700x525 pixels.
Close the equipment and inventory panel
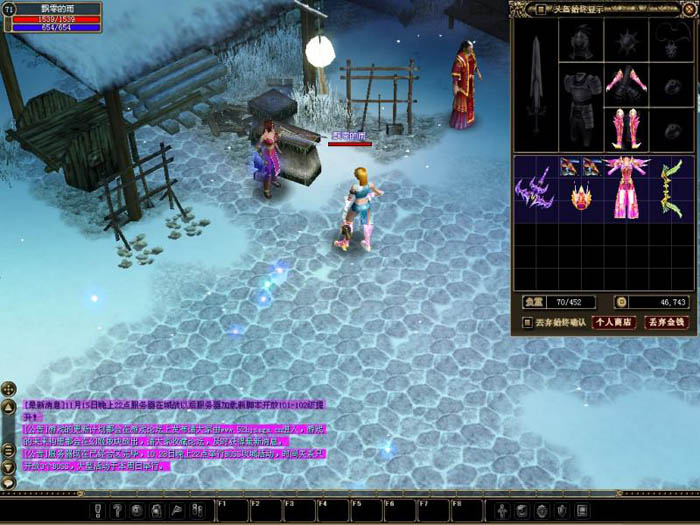point(689,9)
